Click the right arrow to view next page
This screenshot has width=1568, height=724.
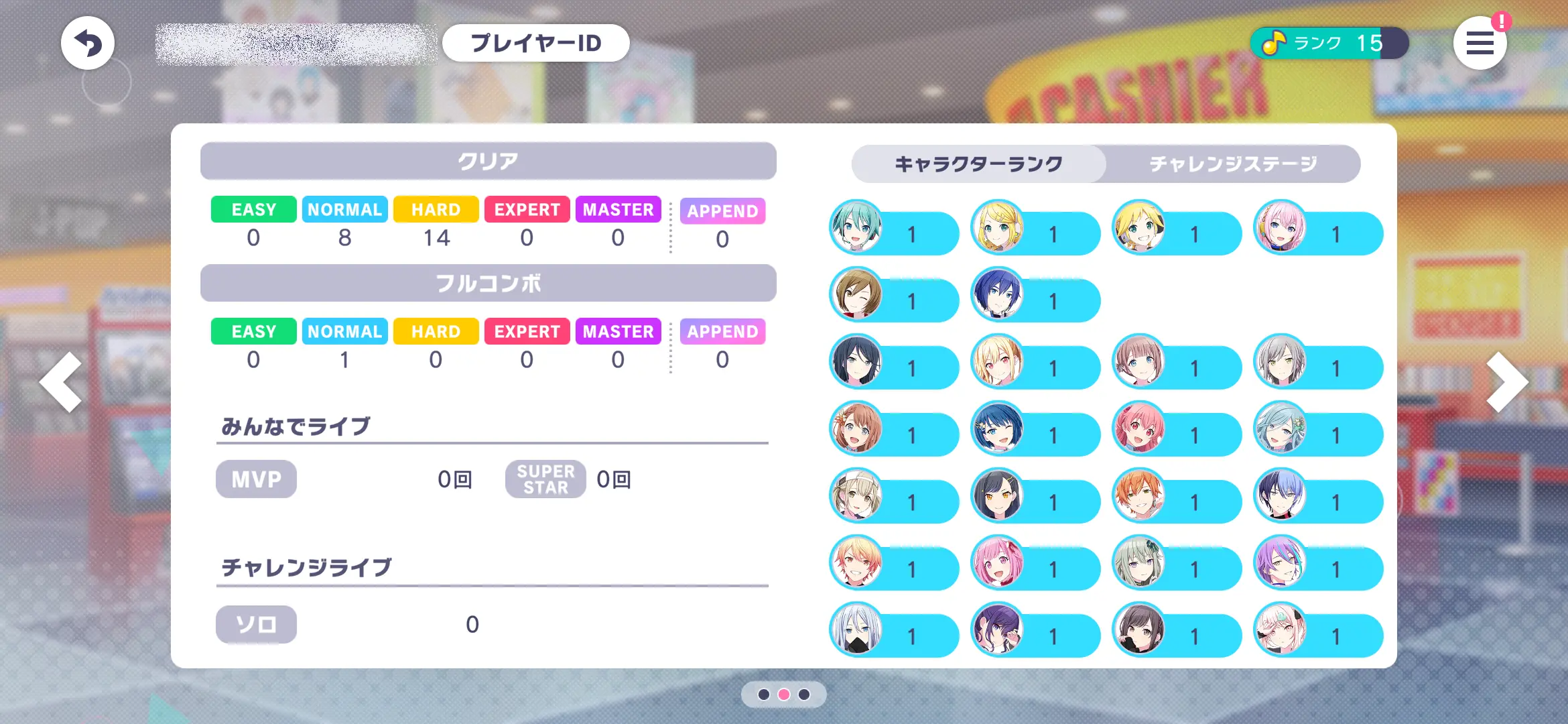coord(1506,381)
